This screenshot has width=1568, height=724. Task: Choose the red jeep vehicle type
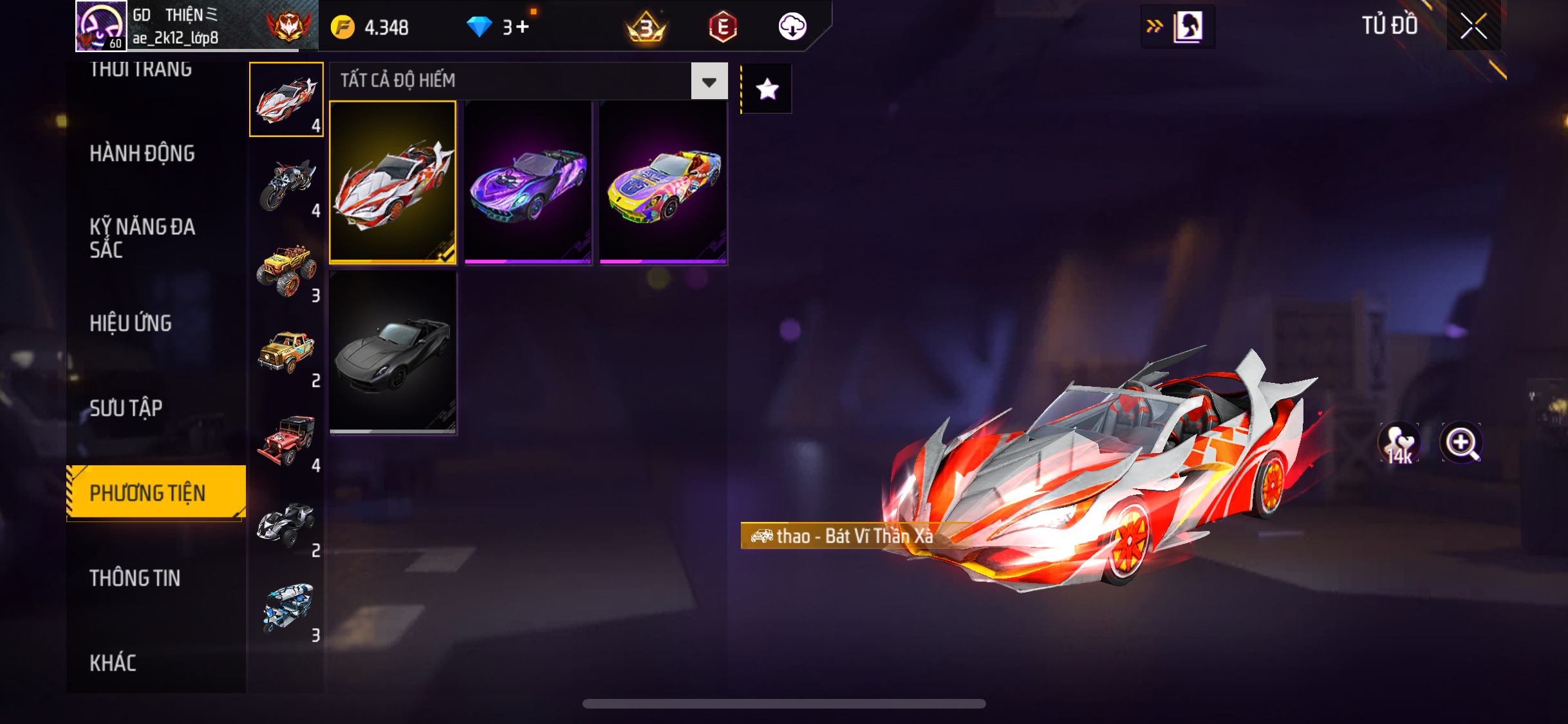click(x=286, y=440)
